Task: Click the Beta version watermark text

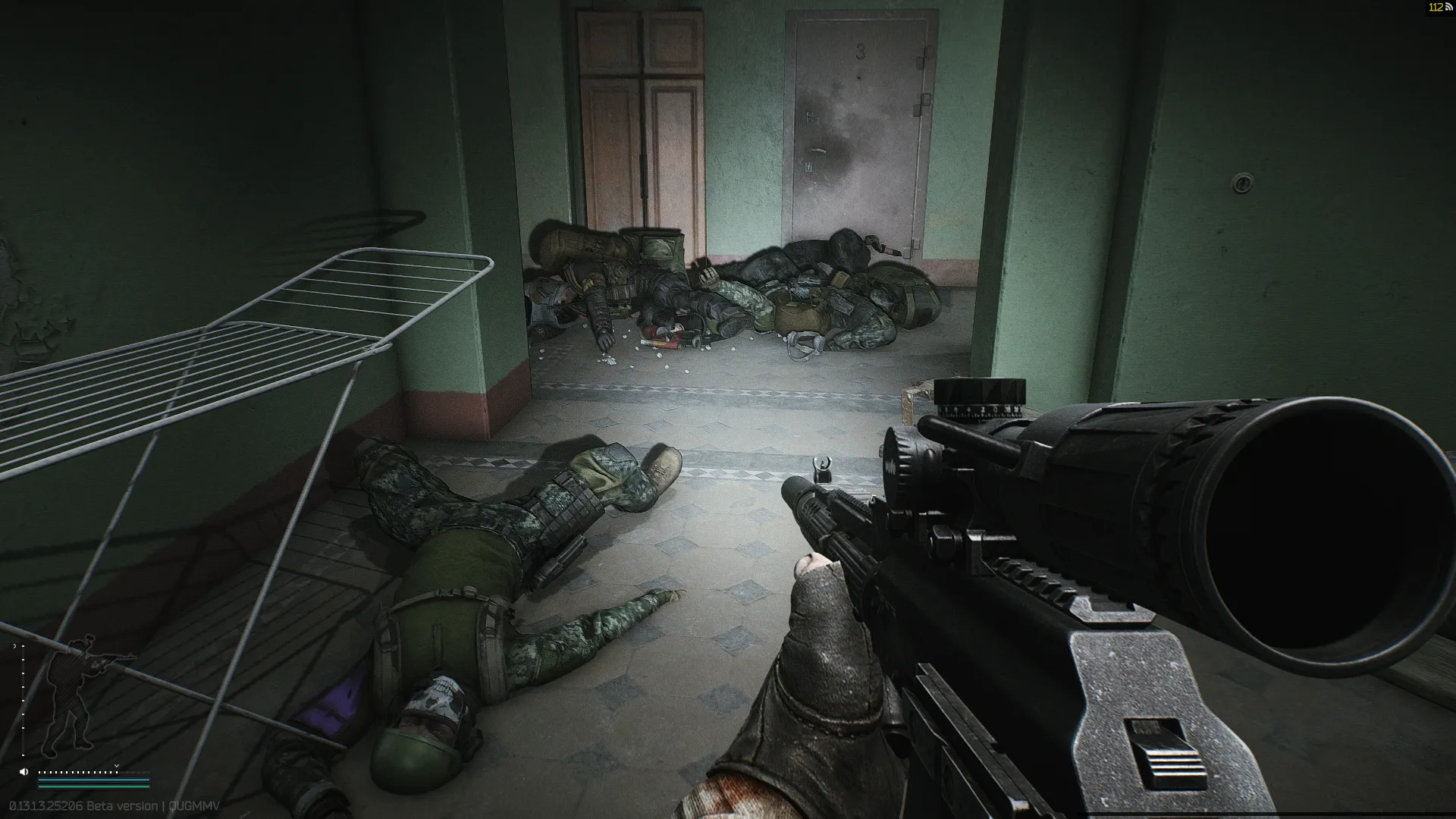Action: tap(121, 806)
